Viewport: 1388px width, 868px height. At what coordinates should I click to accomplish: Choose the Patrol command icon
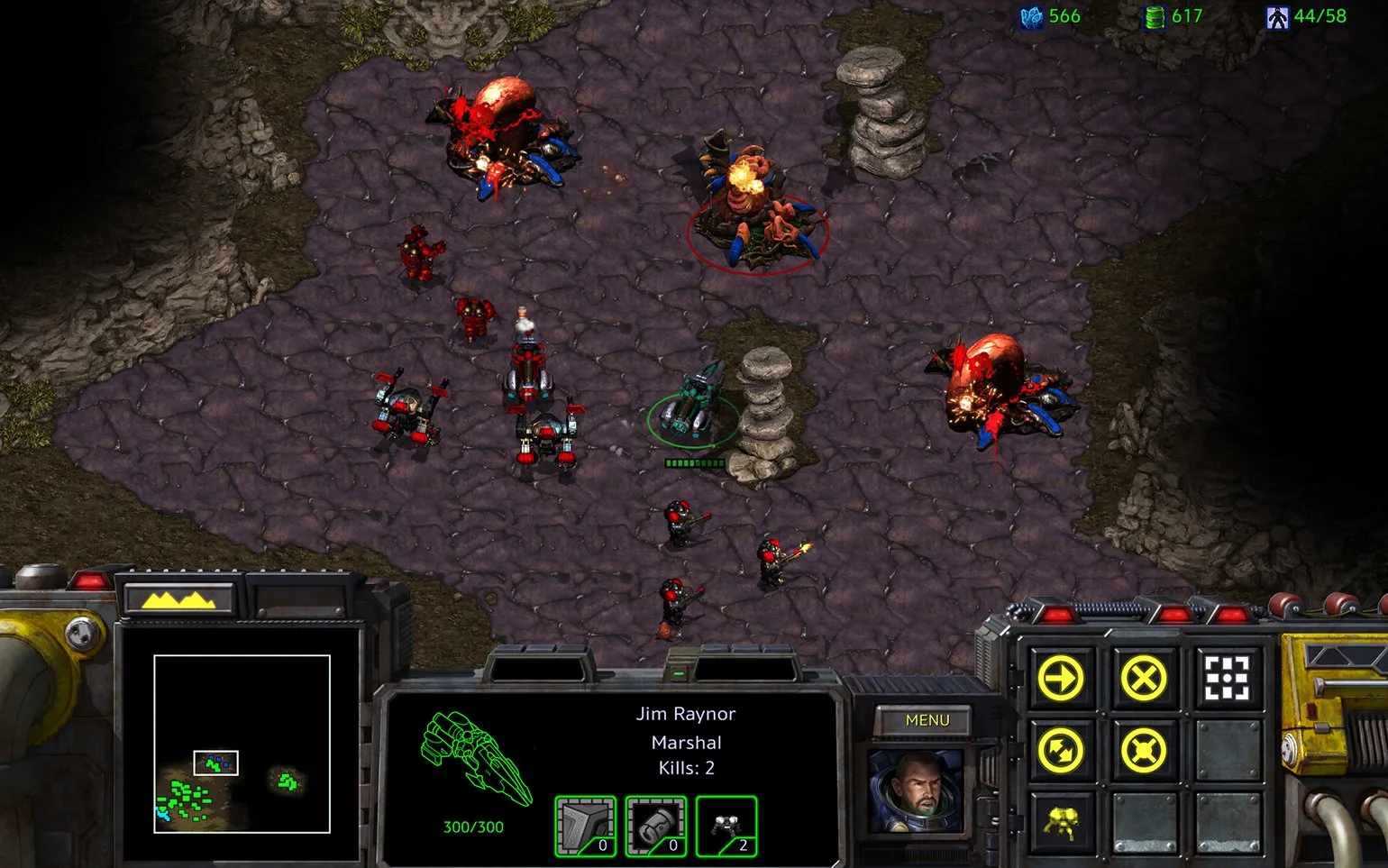pyautogui.click(x=1061, y=750)
